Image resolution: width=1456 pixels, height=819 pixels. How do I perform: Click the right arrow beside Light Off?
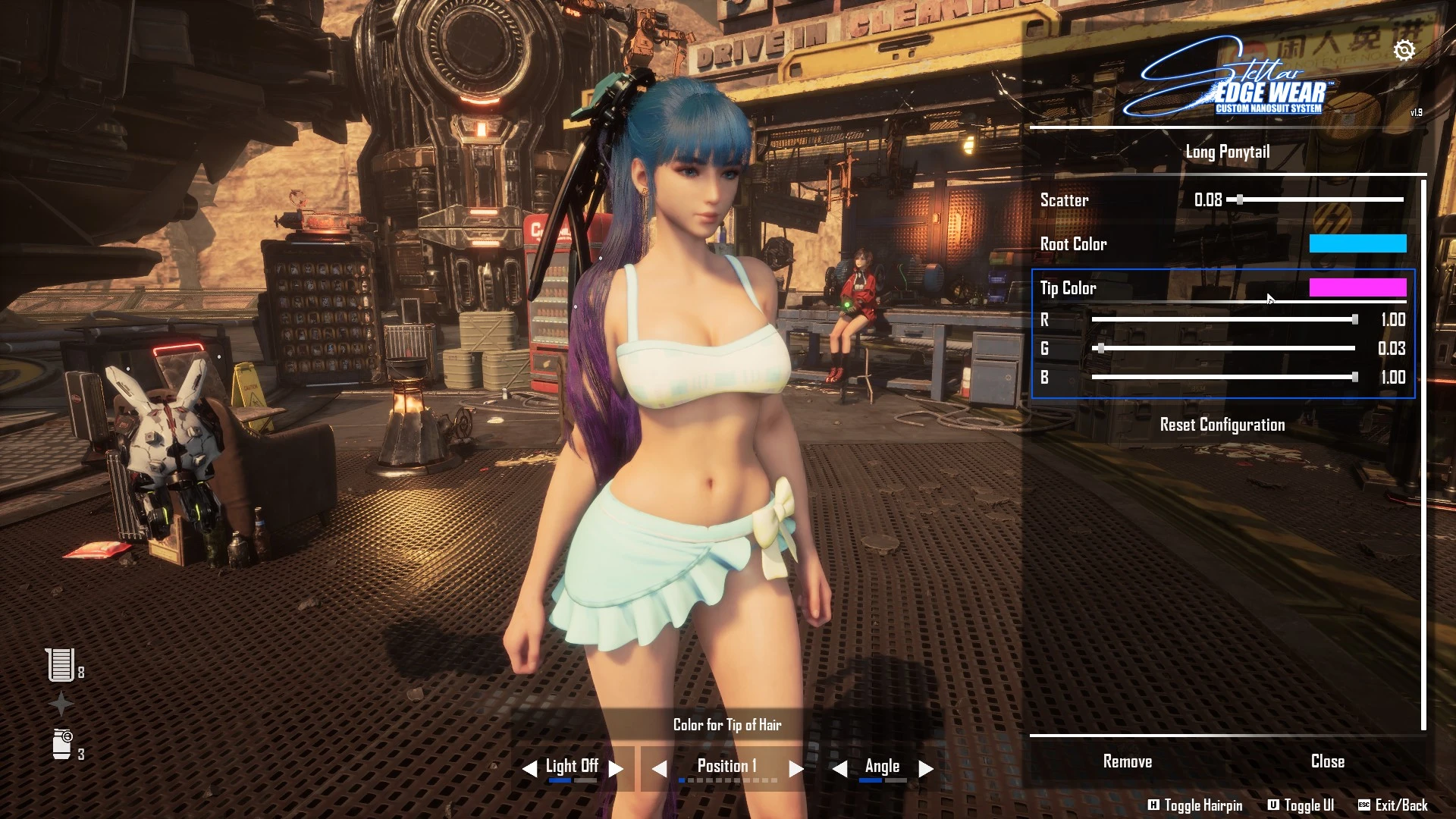point(616,769)
